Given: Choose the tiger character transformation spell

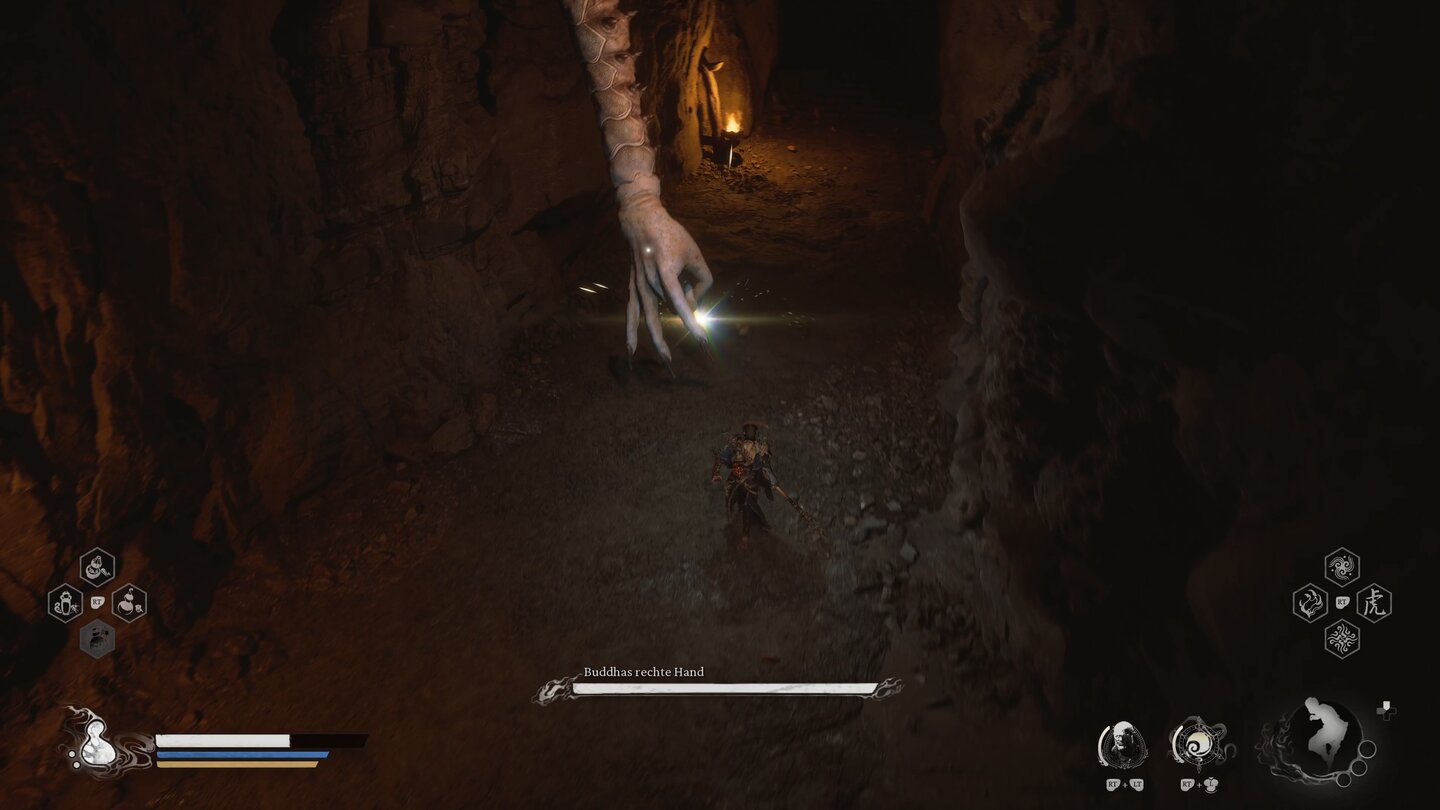Looking at the screenshot, I should (x=1374, y=603).
